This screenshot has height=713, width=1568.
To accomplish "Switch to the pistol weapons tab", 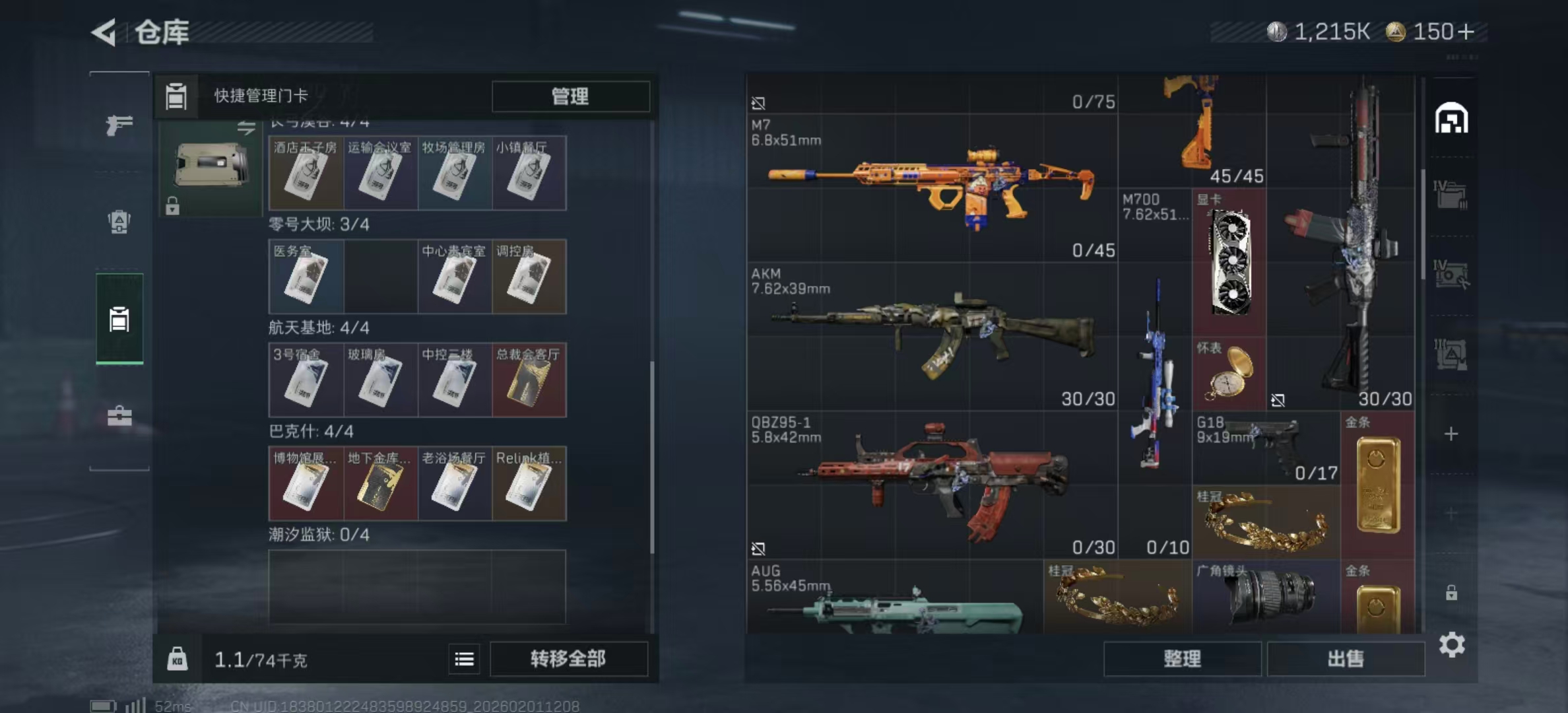I will [x=119, y=124].
